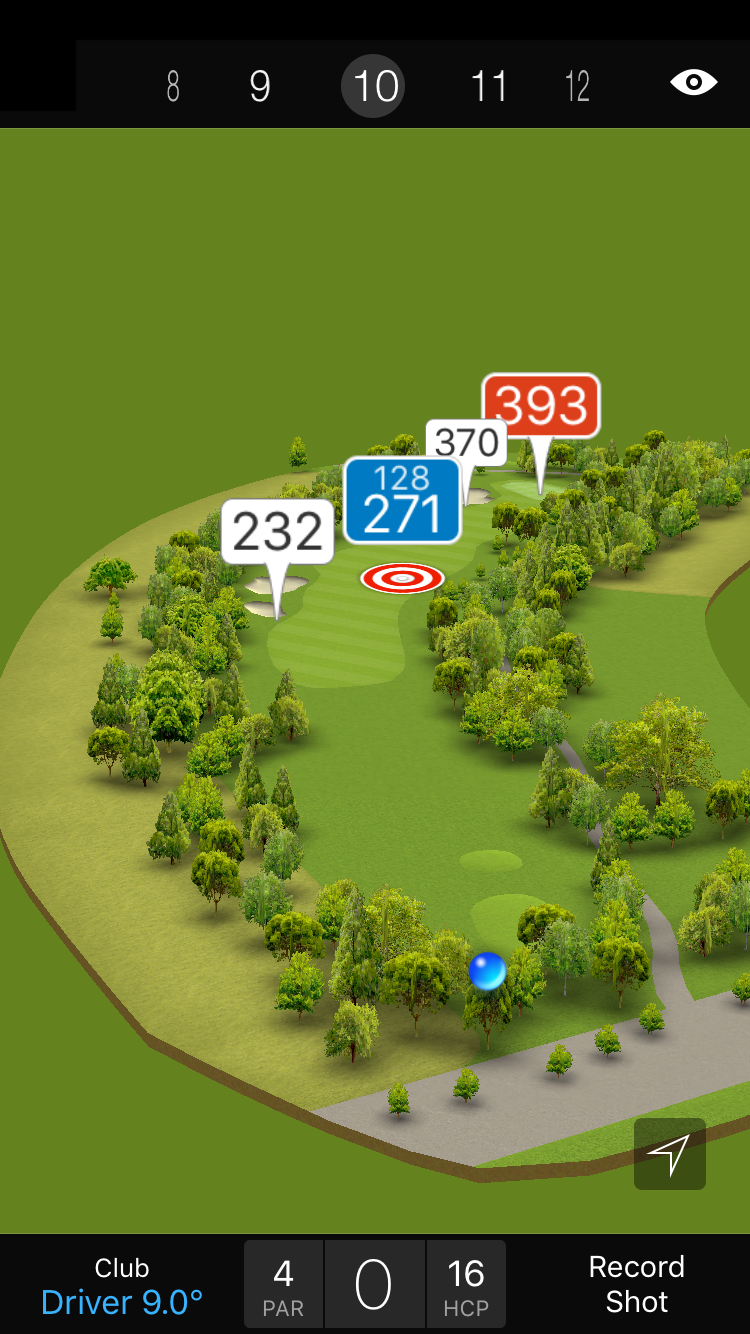This screenshot has width=750, height=1334.
Task: Select the red 393 pin marker
Action: pos(541,405)
